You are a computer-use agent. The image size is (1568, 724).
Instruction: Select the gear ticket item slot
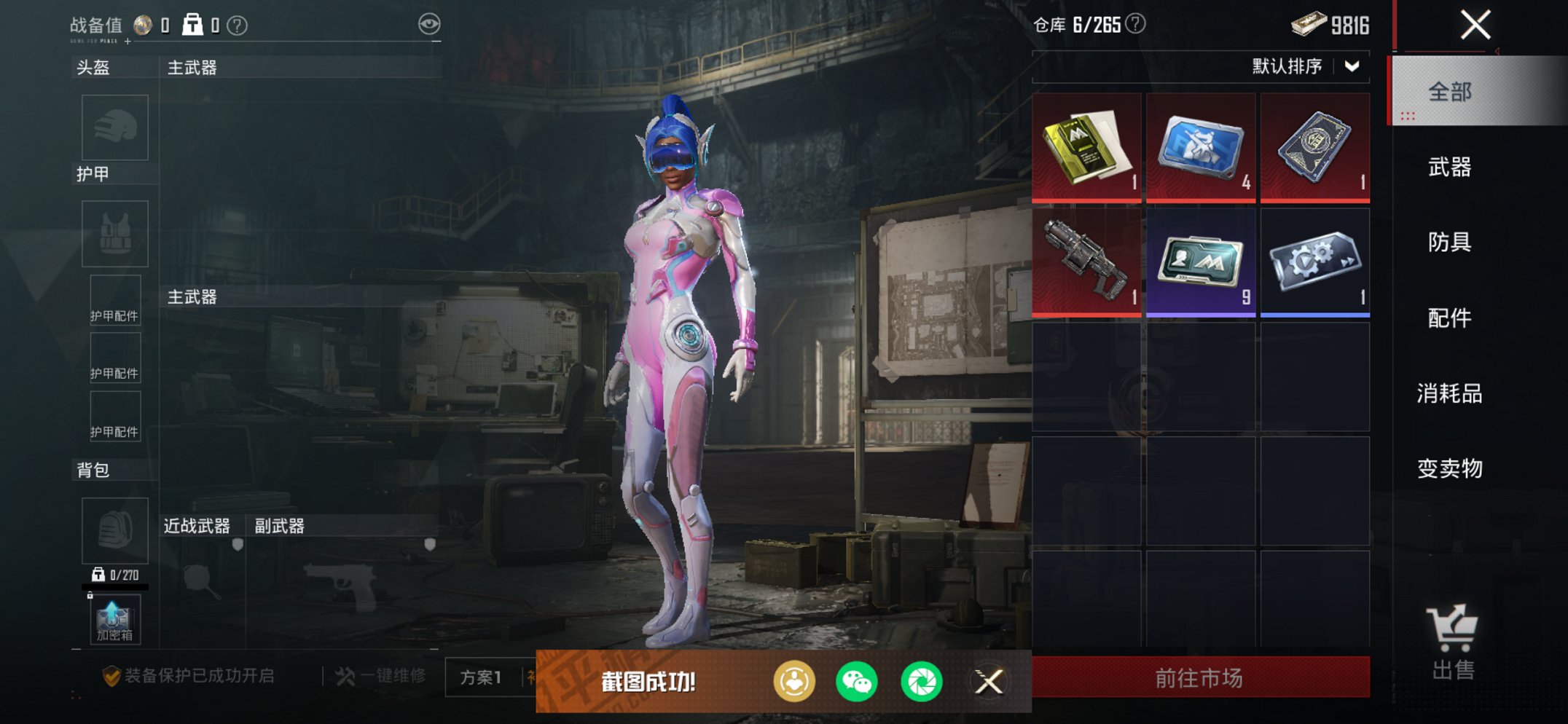(1315, 261)
